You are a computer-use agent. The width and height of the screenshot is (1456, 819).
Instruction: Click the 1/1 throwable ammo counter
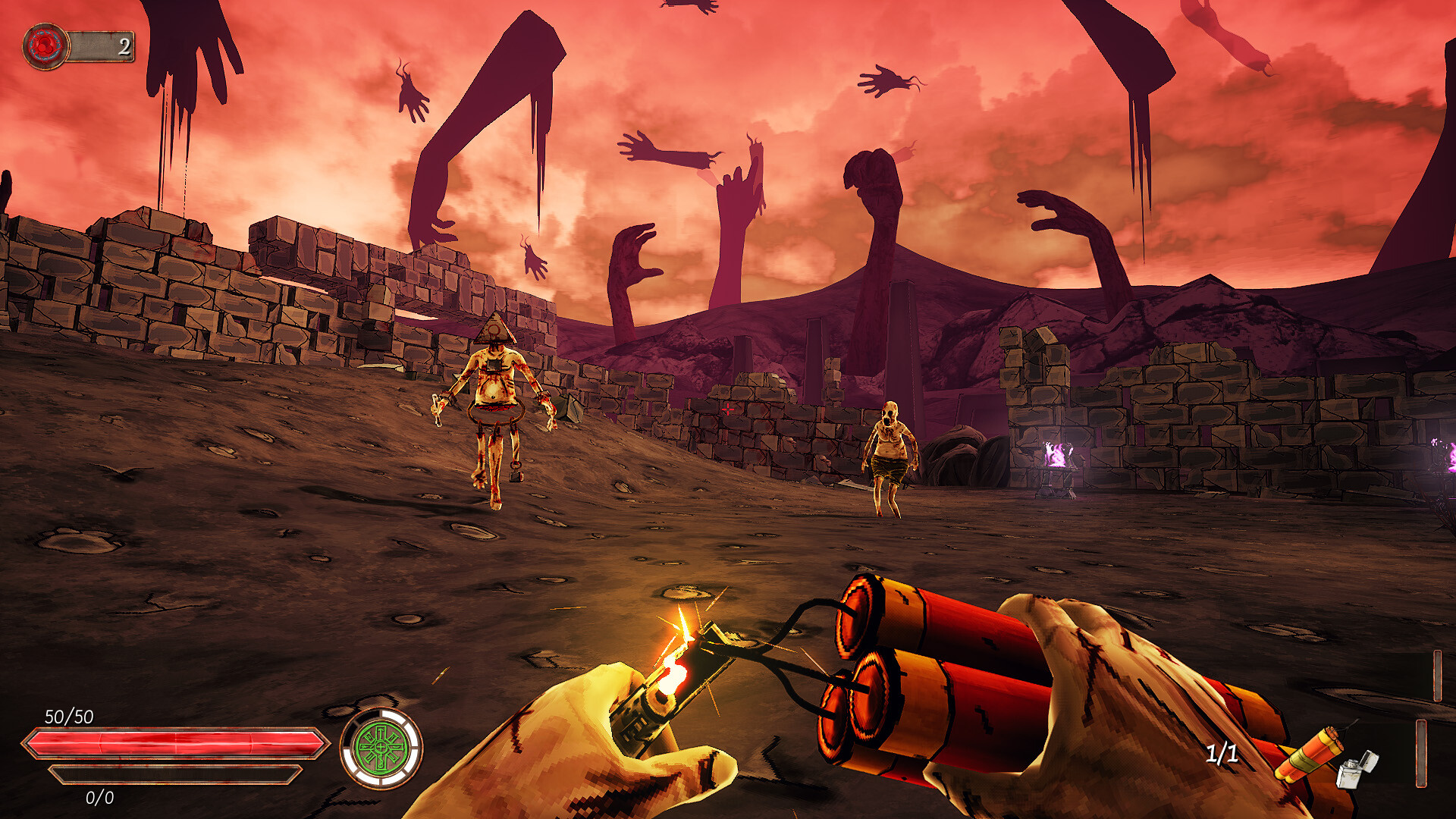click(1224, 755)
